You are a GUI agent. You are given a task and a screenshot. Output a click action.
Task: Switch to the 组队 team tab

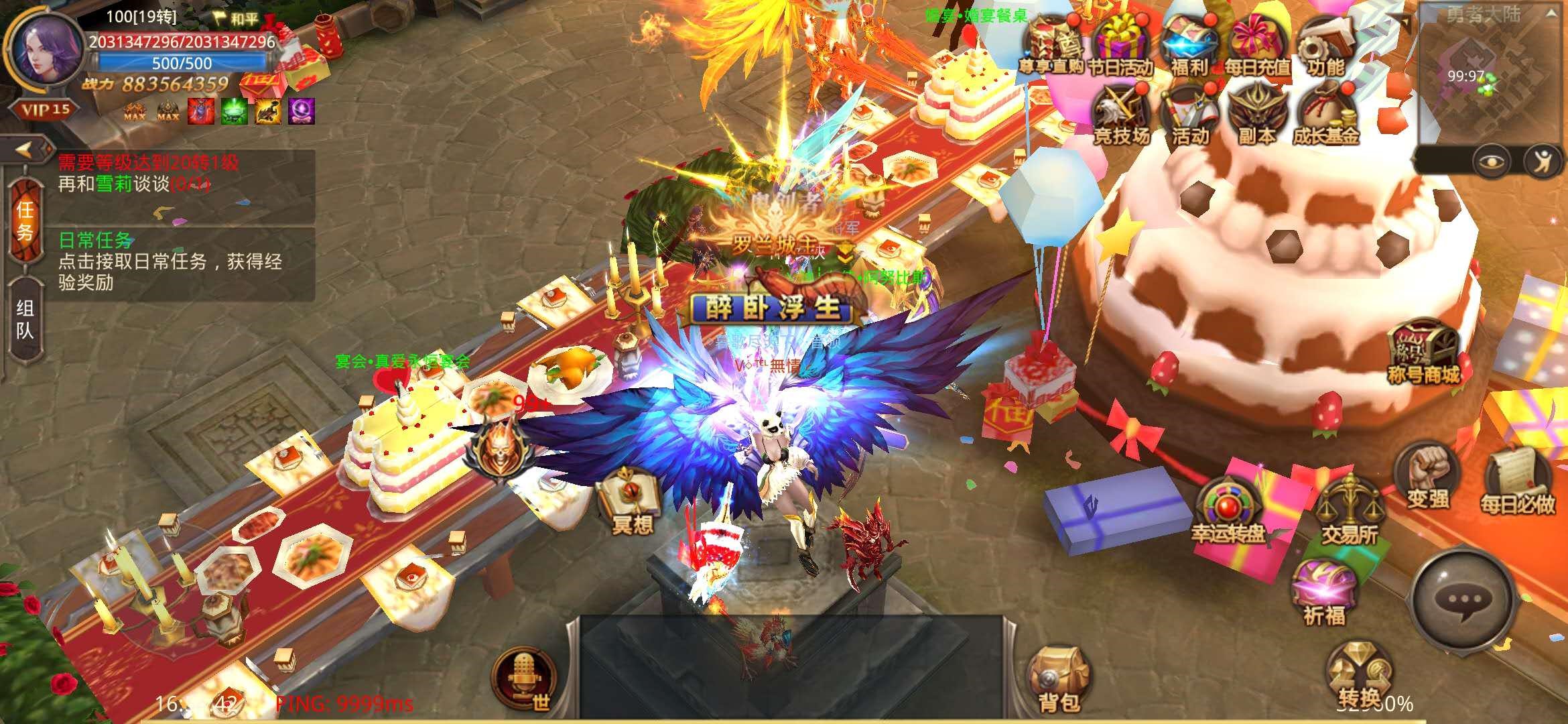click(x=25, y=319)
